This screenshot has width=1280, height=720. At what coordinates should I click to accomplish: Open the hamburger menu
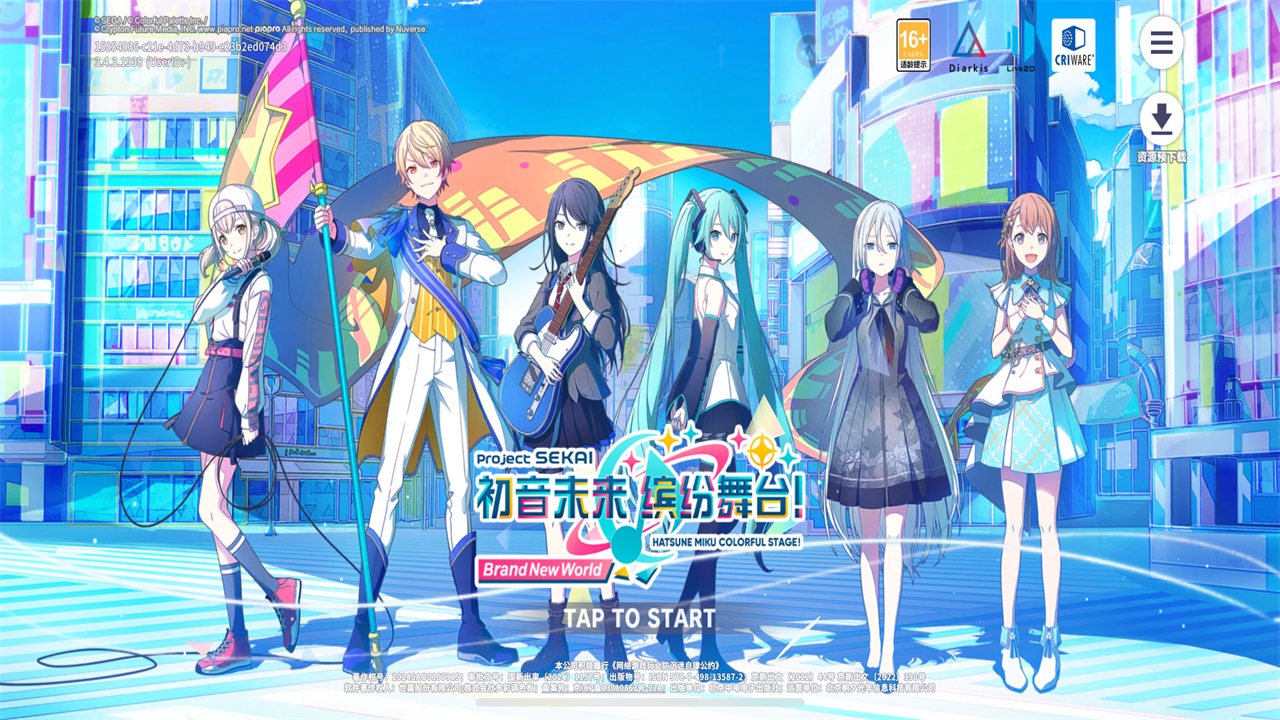(1161, 44)
